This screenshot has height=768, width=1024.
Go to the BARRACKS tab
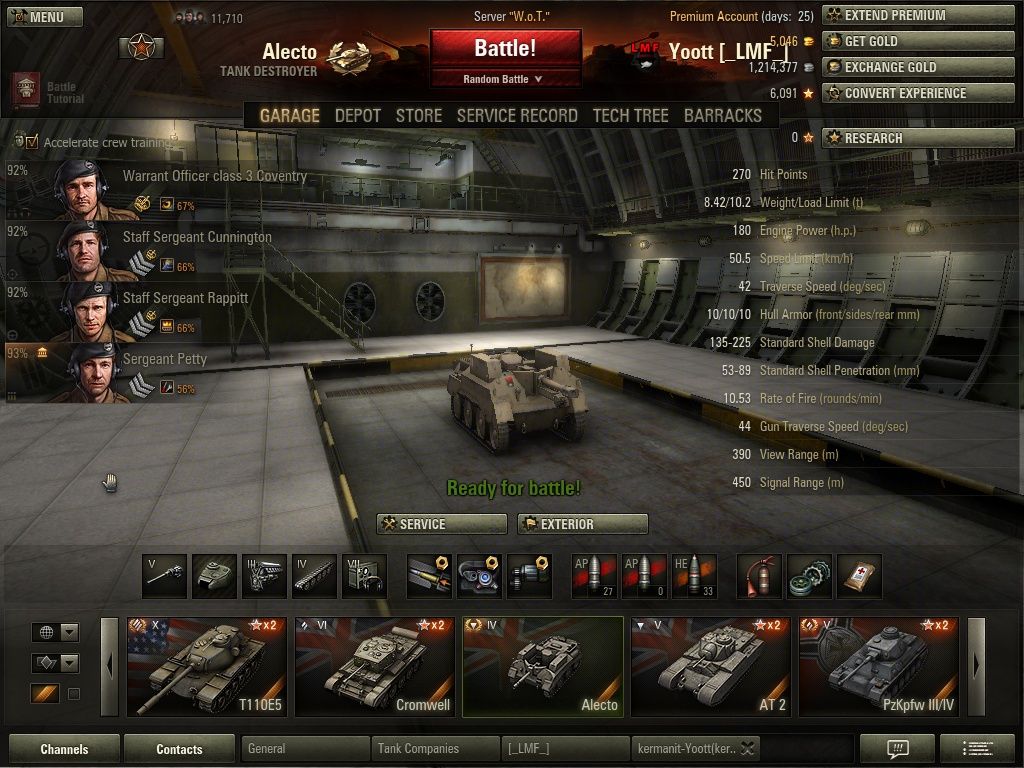tap(722, 116)
